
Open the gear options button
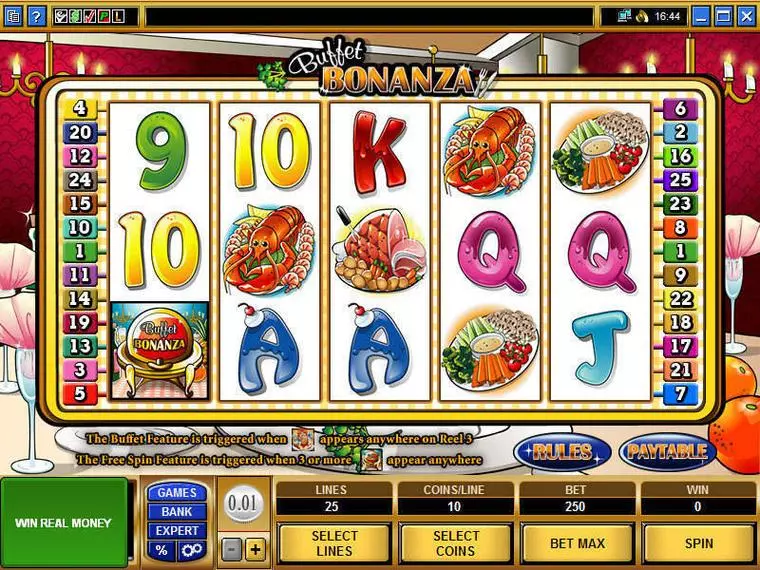click(190, 550)
